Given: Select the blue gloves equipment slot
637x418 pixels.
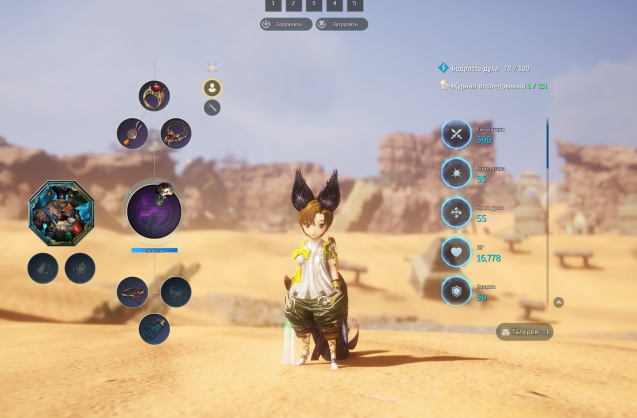Looking at the screenshot, I should pos(154,328).
